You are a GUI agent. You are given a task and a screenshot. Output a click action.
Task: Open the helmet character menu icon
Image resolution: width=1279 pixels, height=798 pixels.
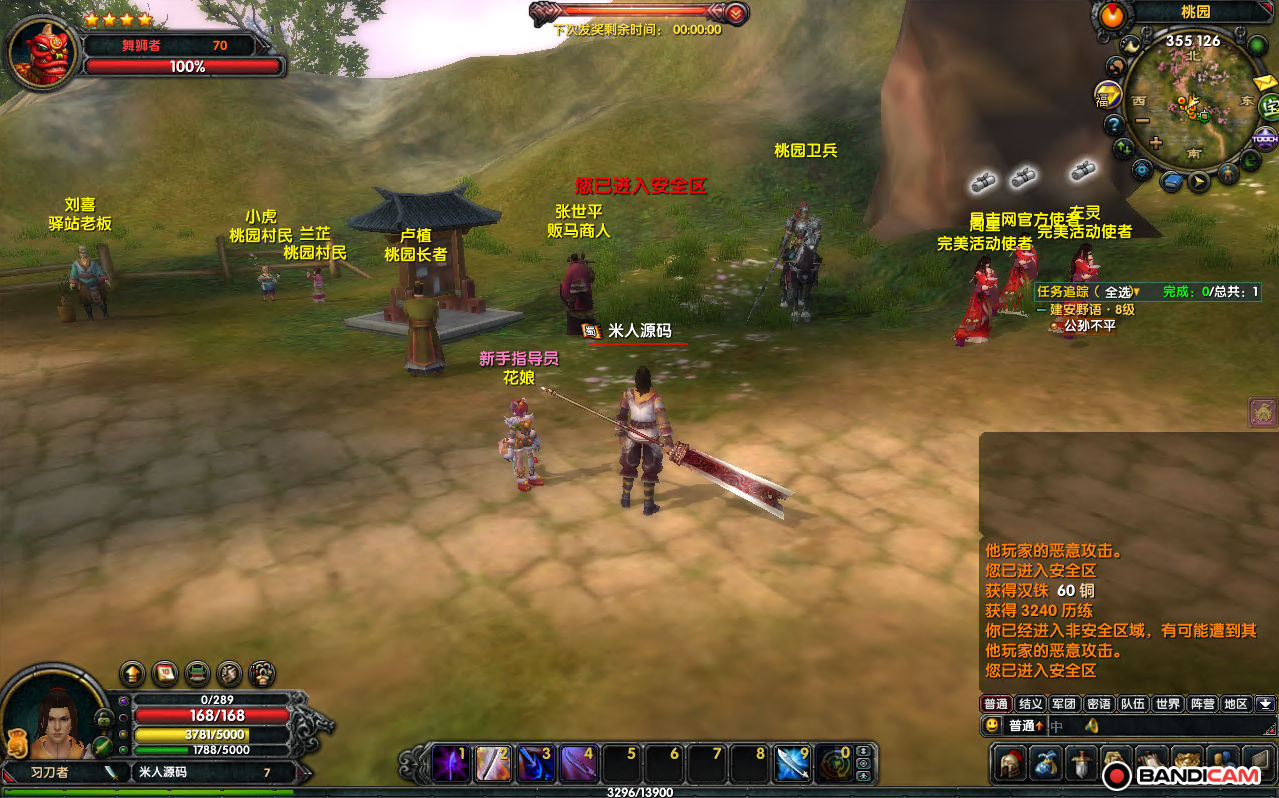[1010, 763]
